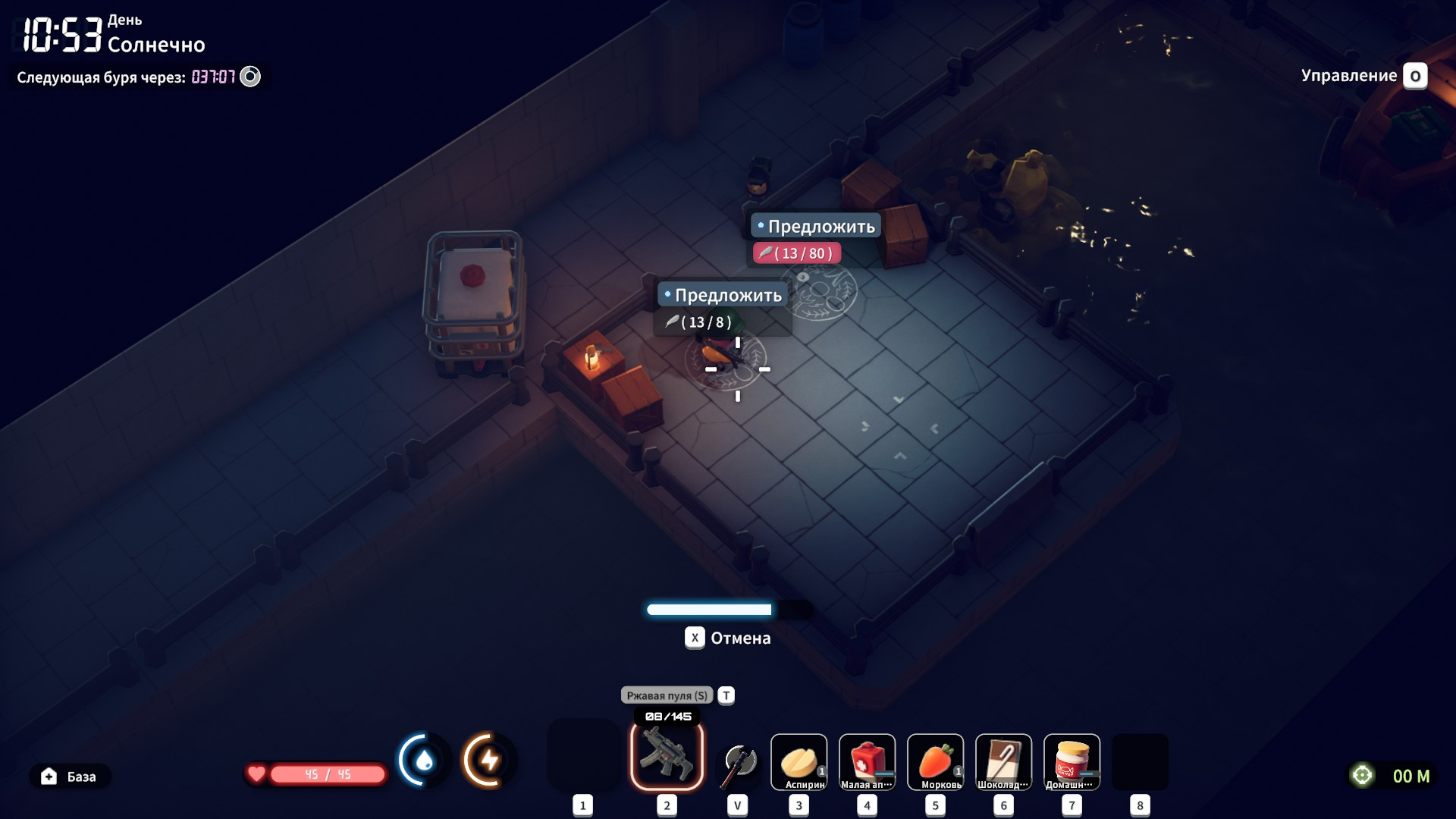Open the Управление controls help
Viewport: 1456px width, 819px height.
point(1363,76)
